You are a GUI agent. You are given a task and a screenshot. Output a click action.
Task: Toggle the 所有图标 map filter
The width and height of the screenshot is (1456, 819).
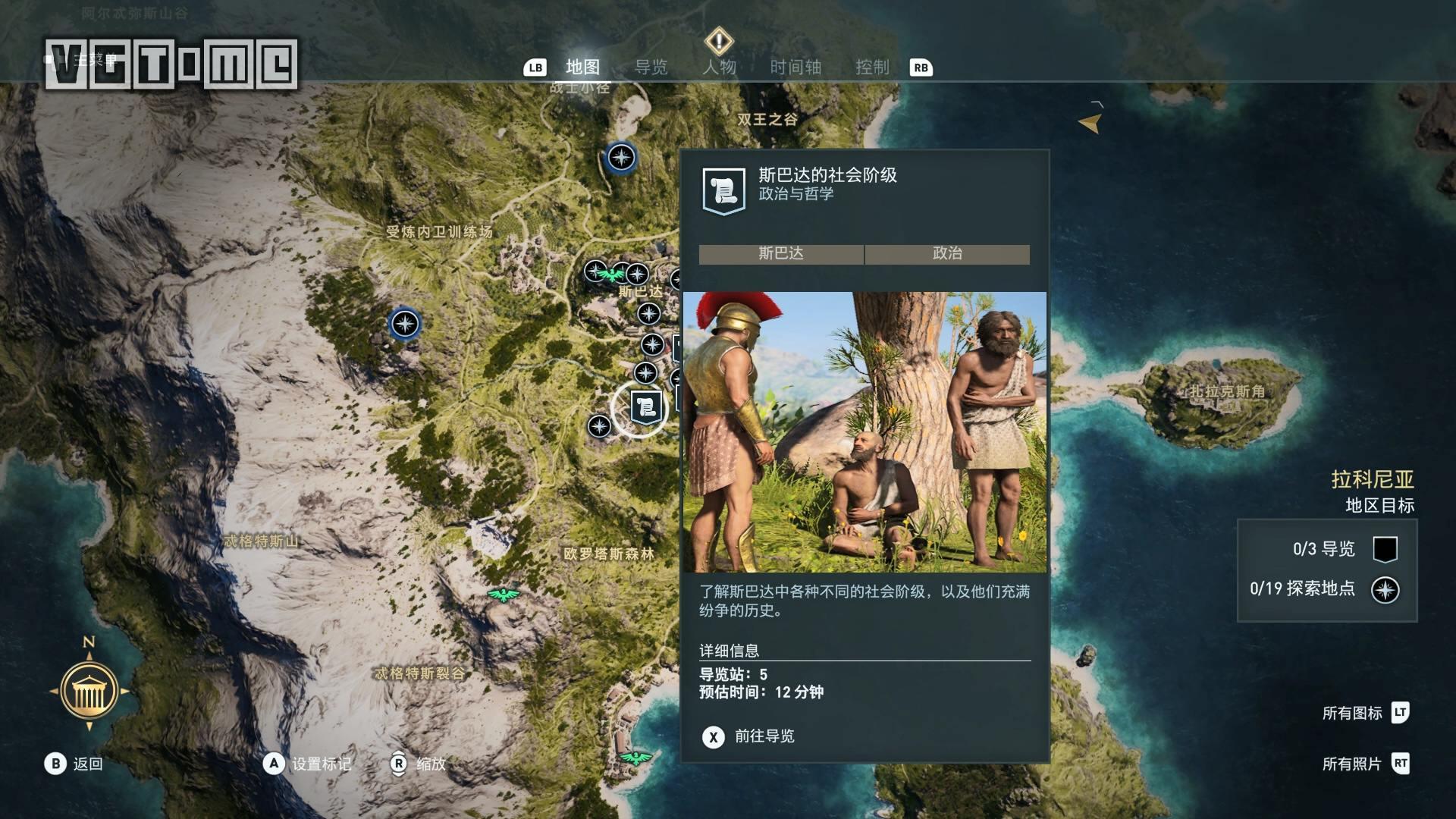click(1364, 713)
